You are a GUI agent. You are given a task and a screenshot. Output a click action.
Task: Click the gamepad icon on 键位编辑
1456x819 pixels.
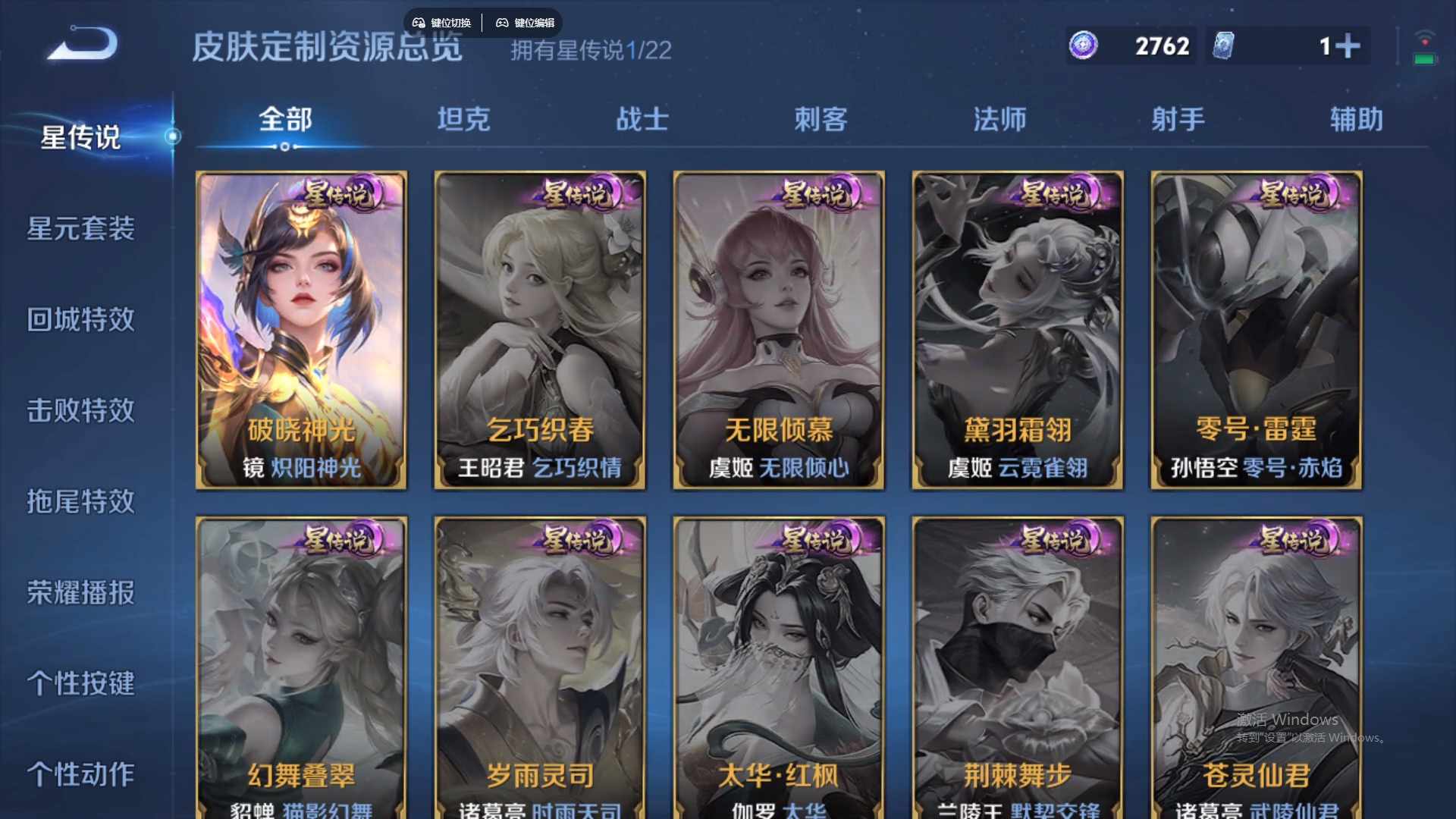click(503, 22)
